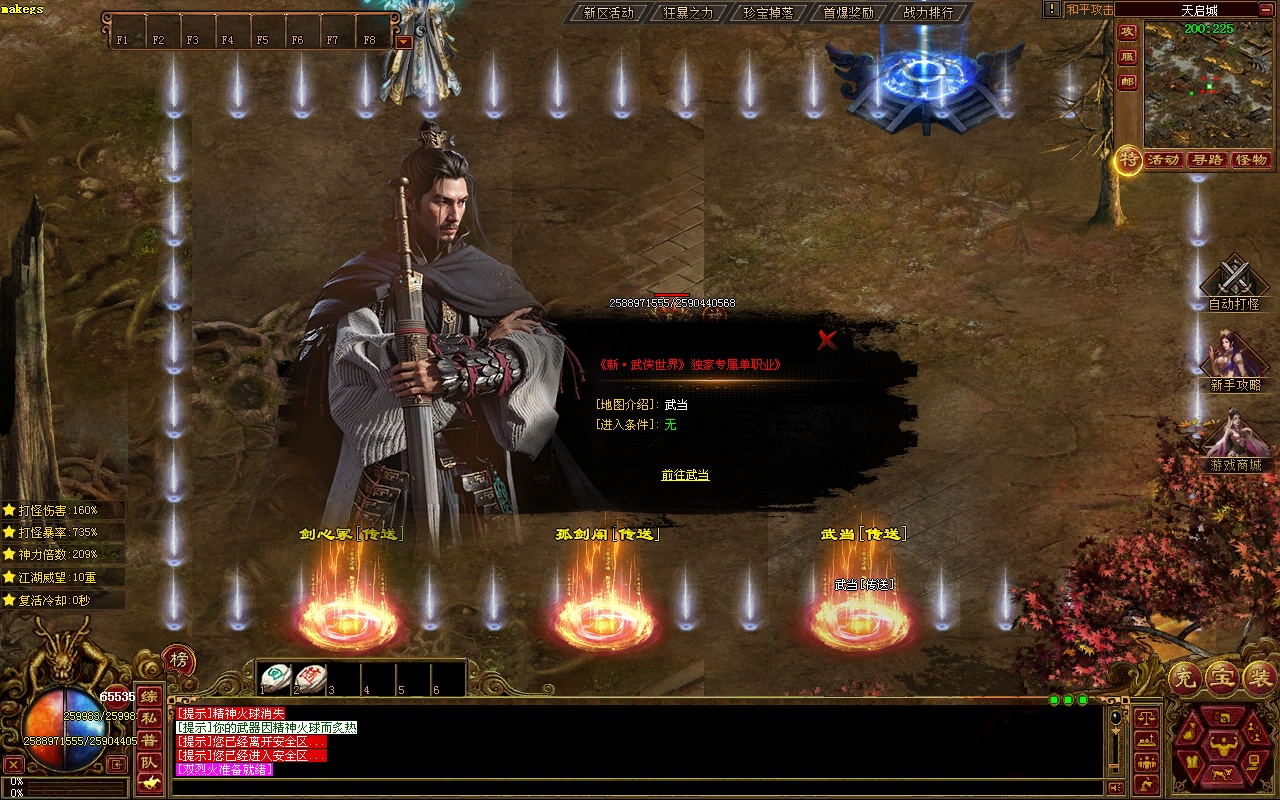The width and height of the screenshot is (1280, 800).
Task: Choose the 前往武当 dialogue link
Action: (685, 475)
